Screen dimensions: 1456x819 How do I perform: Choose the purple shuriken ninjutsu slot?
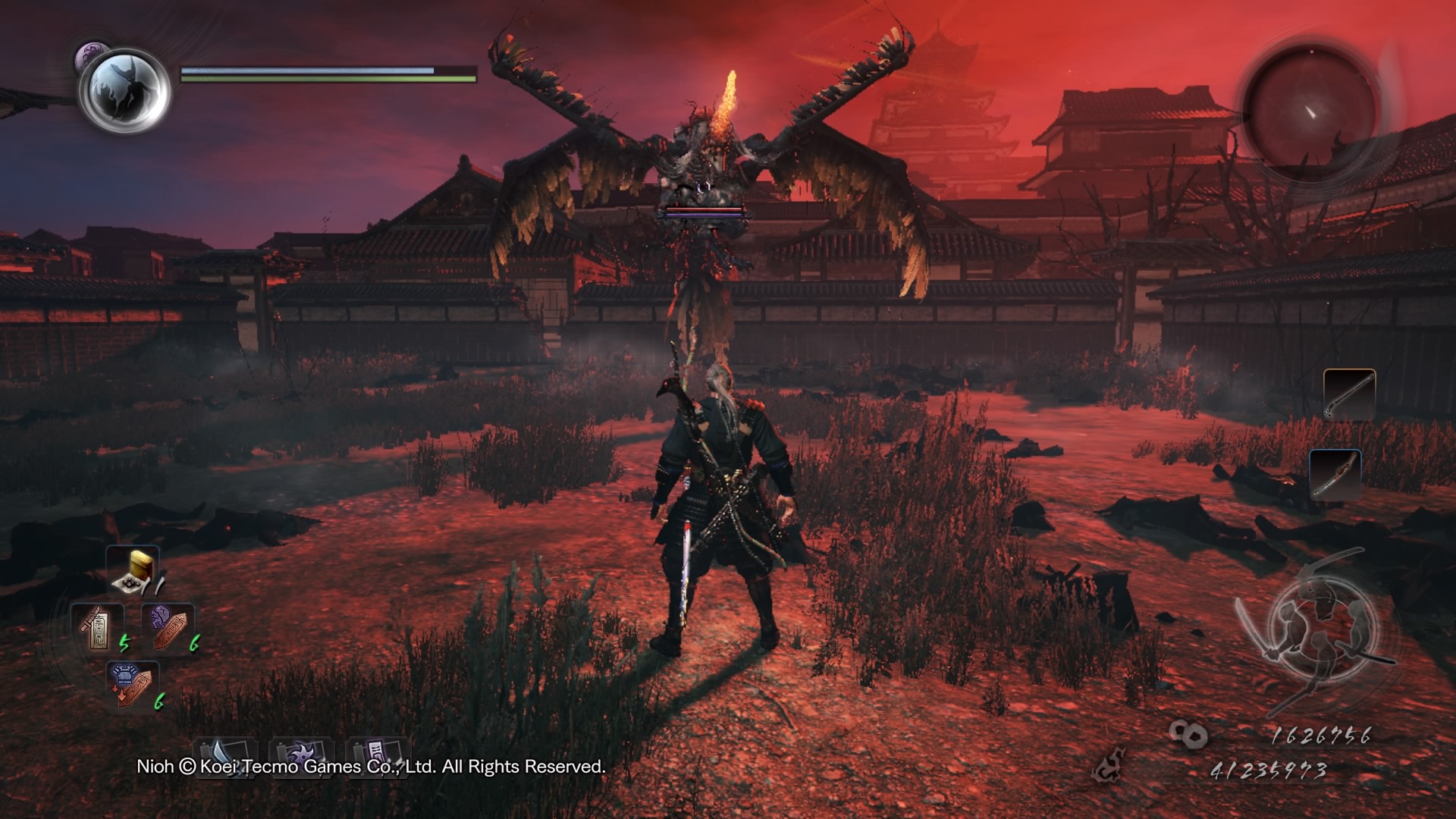(301, 755)
